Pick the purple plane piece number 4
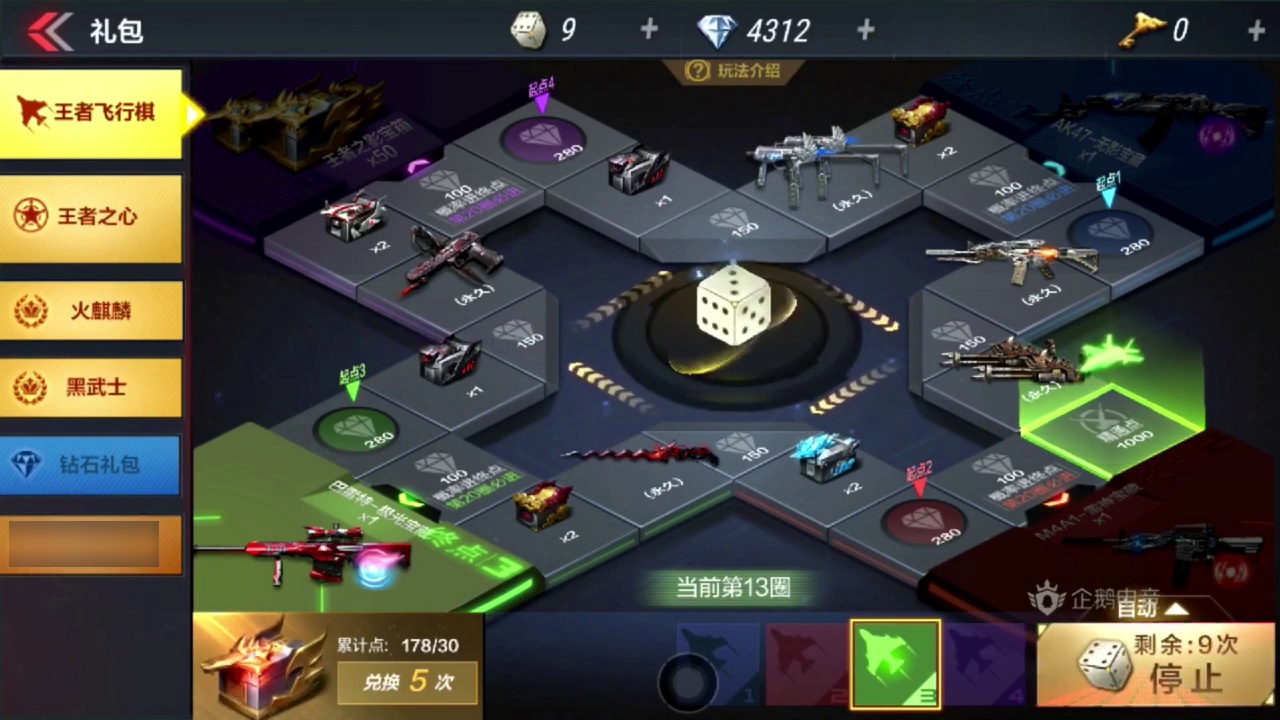Image resolution: width=1280 pixels, height=720 pixels. (x=984, y=664)
